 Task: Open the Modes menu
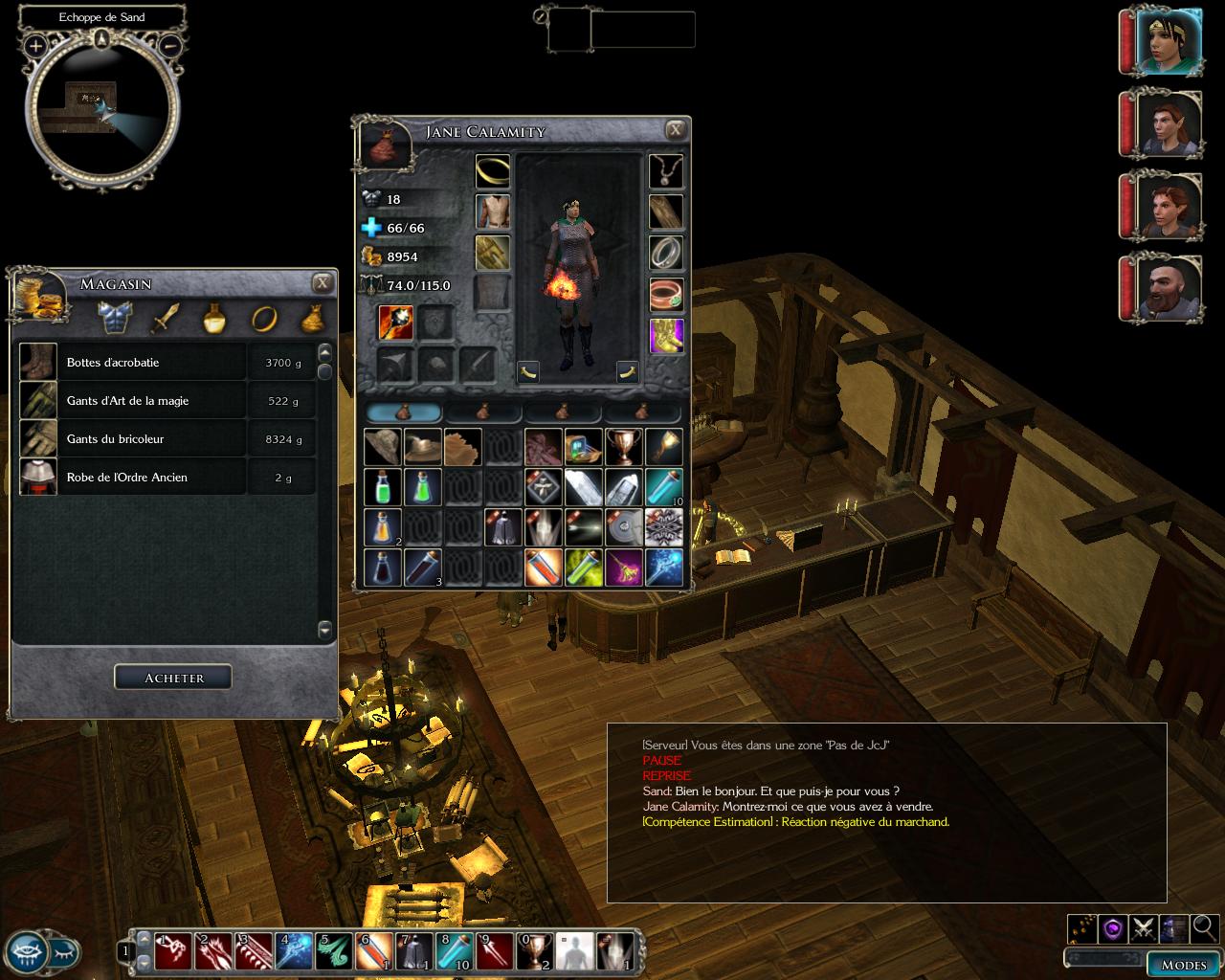(1184, 964)
